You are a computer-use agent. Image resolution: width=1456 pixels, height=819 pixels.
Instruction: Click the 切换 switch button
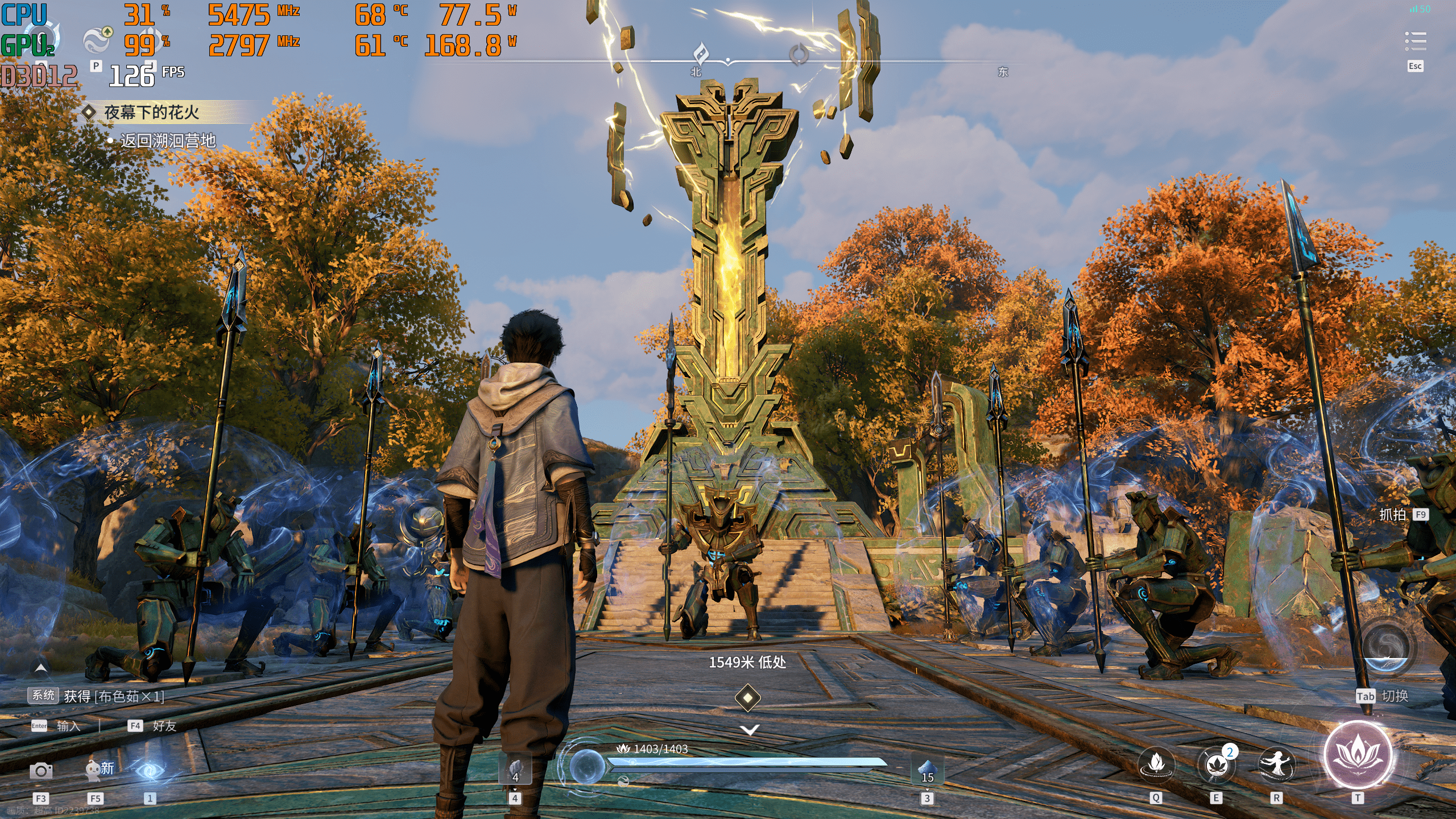click(x=1394, y=696)
